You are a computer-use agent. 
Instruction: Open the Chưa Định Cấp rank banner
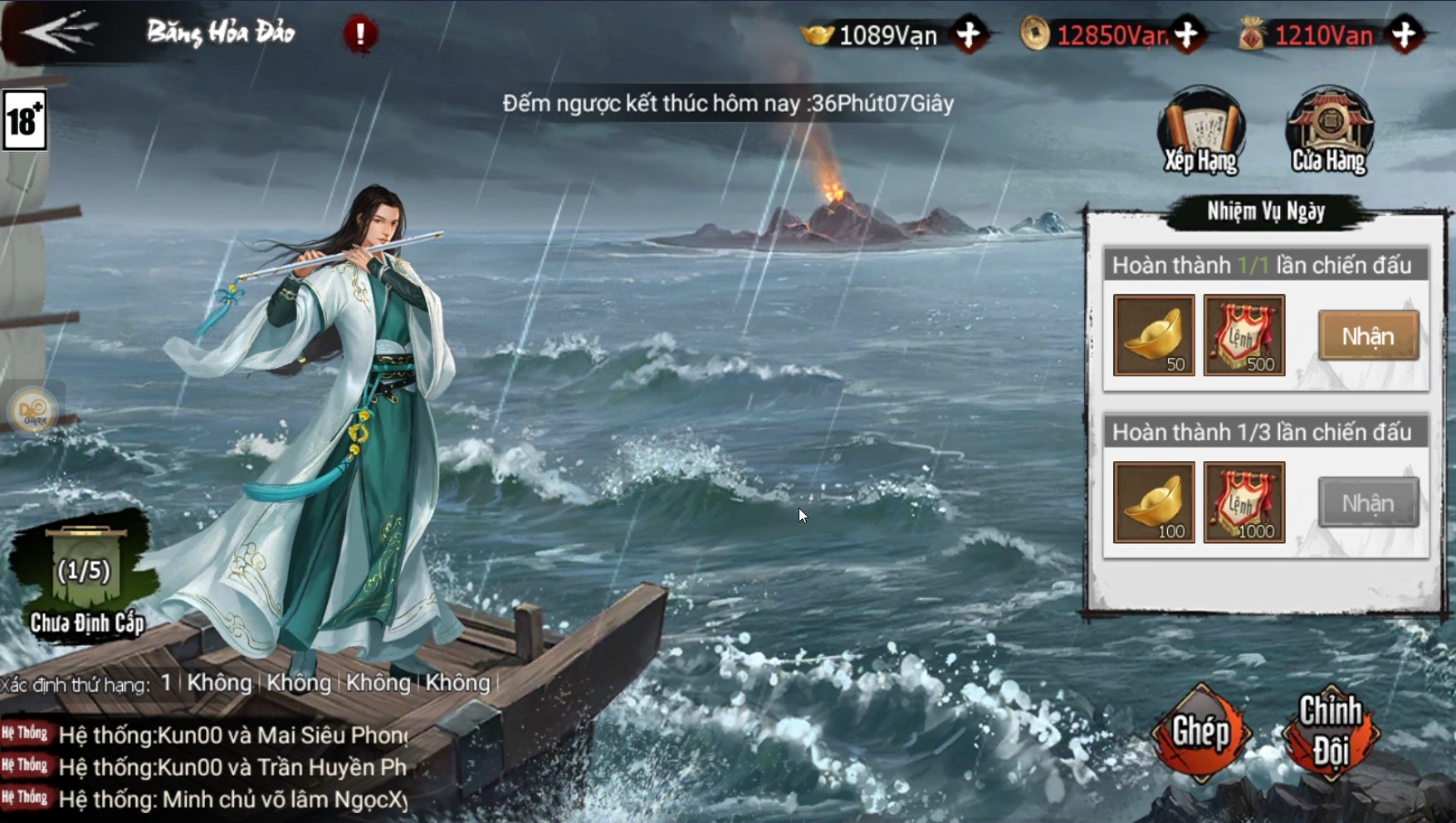85,581
